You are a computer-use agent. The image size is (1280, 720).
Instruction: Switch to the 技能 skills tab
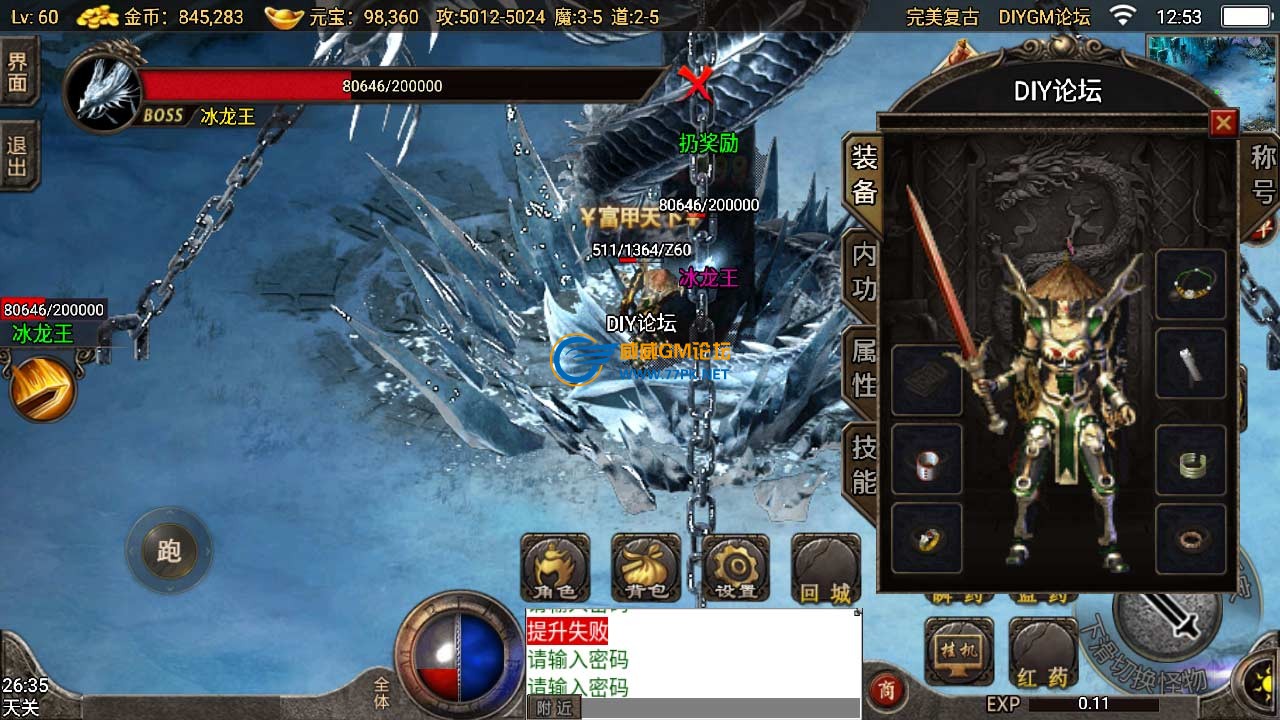coord(863,464)
